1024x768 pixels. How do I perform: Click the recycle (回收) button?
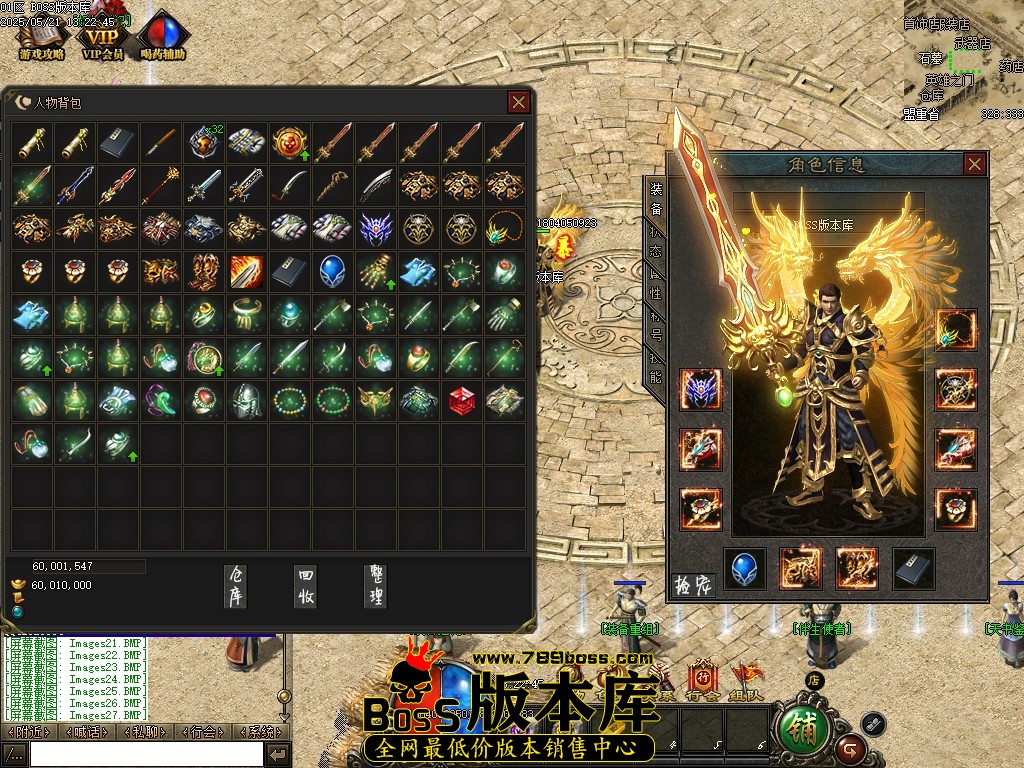(x=306, y=585)
